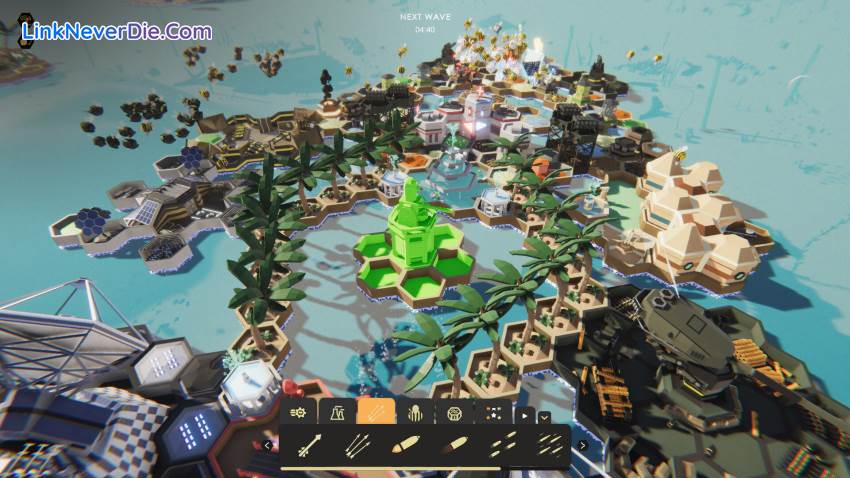
Task: Open the stars and dots category tab
Action: (x=492, y=411)
